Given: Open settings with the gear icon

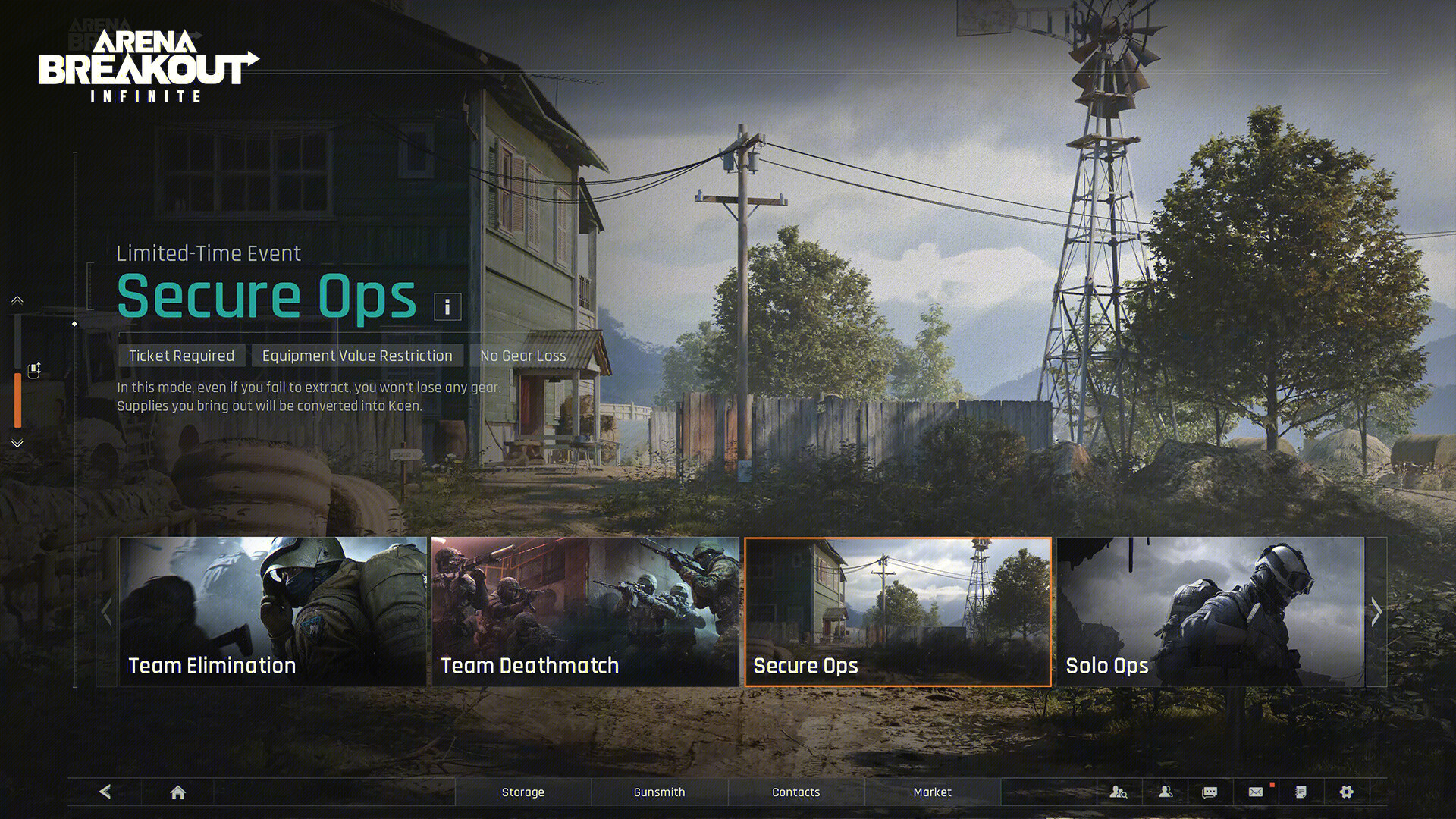Looking at the screenshot, I should coord(1346,792).
